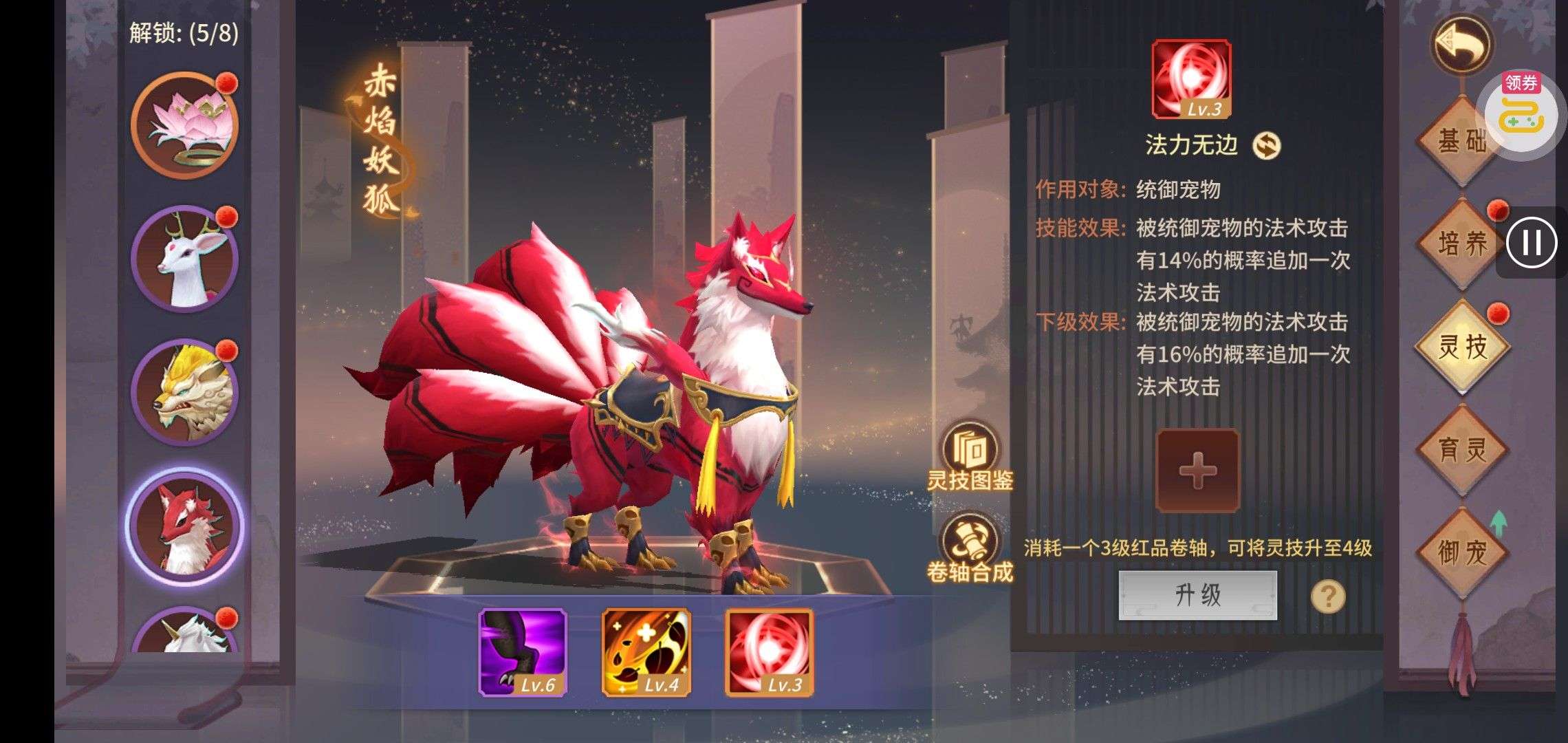Choose the golden dragon spirit portrait
This screenshot has width=1568, height=743.
(x=184, y=392)
